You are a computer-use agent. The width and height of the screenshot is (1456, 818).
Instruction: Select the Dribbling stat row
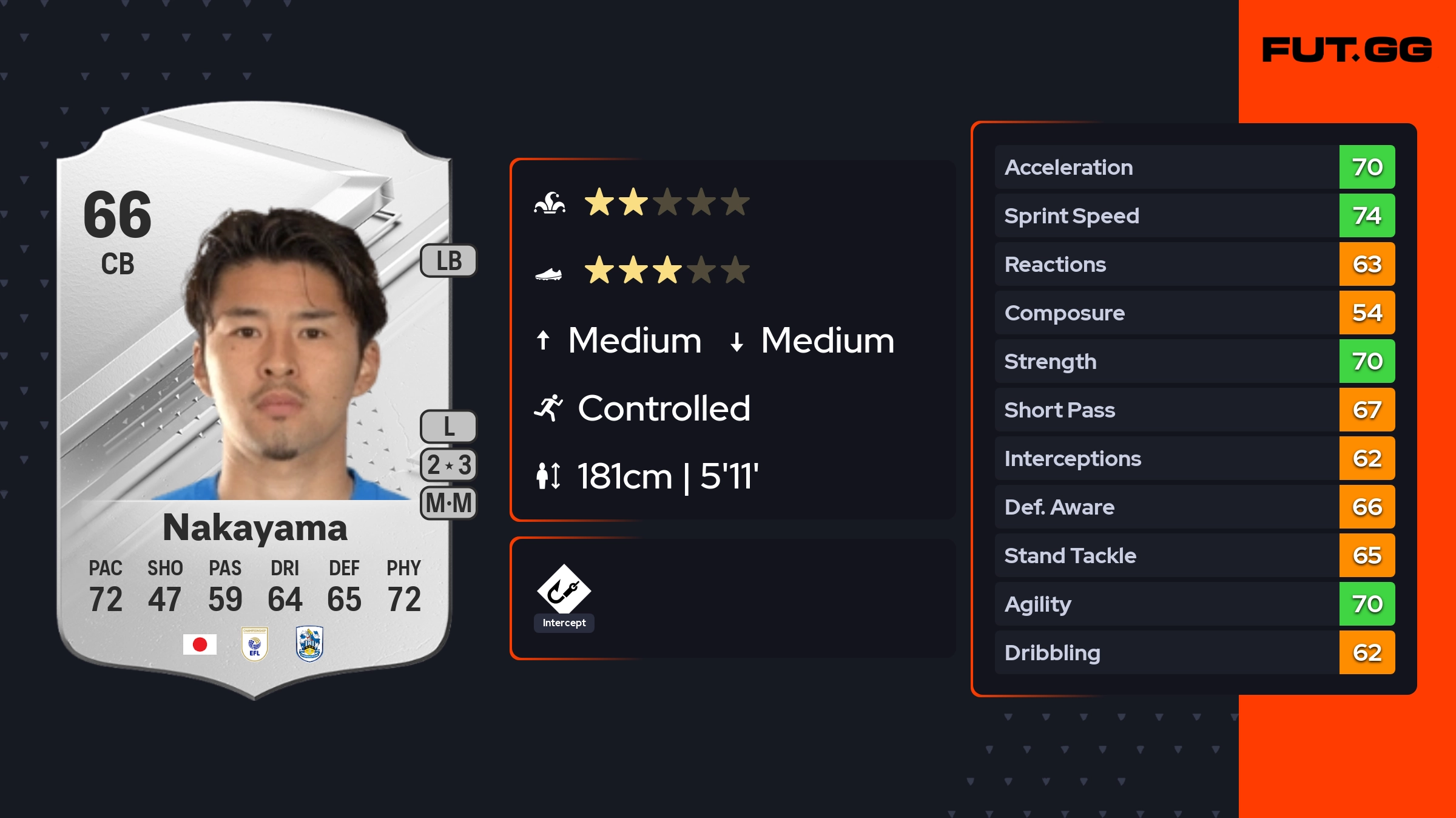click(x=1194, y=652)
